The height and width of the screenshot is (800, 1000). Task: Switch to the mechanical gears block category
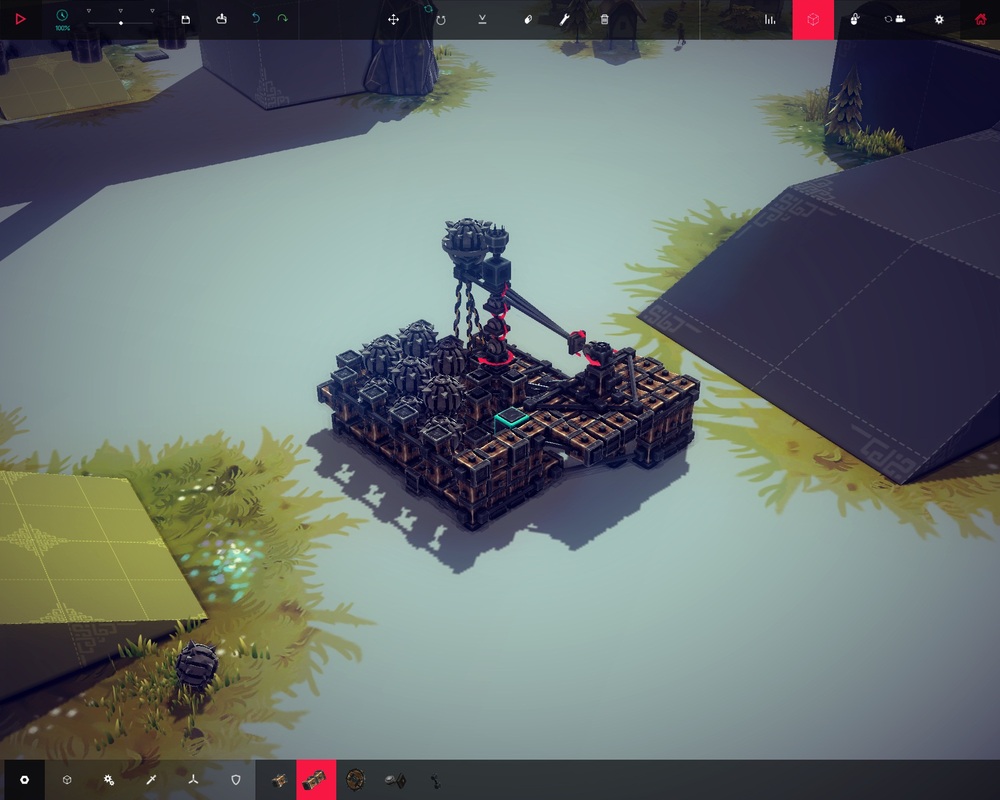(109, 779)
